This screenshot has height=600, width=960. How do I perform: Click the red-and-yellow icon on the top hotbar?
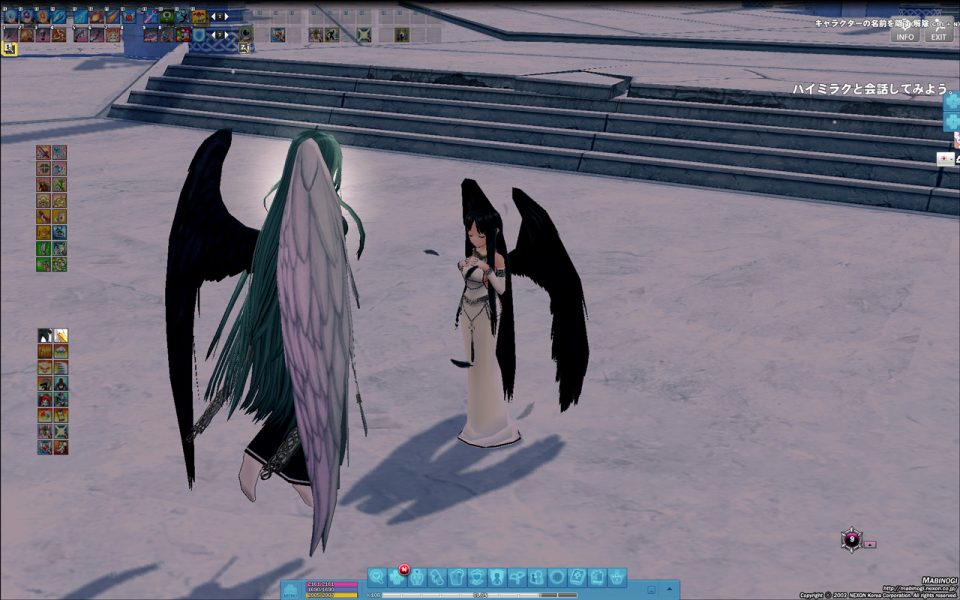coord(199,17)
